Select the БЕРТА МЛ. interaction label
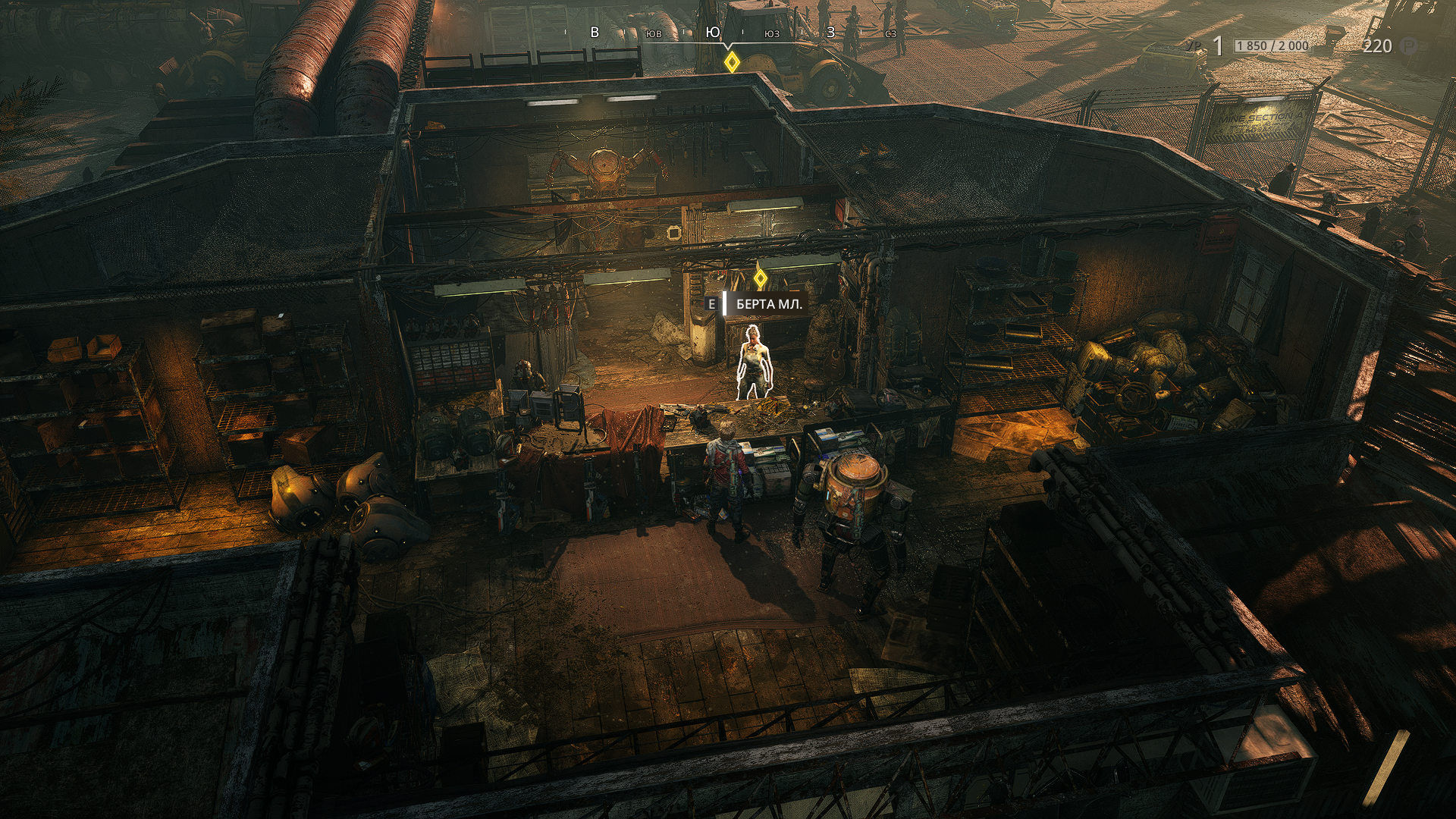 click(x=768, y=304)
